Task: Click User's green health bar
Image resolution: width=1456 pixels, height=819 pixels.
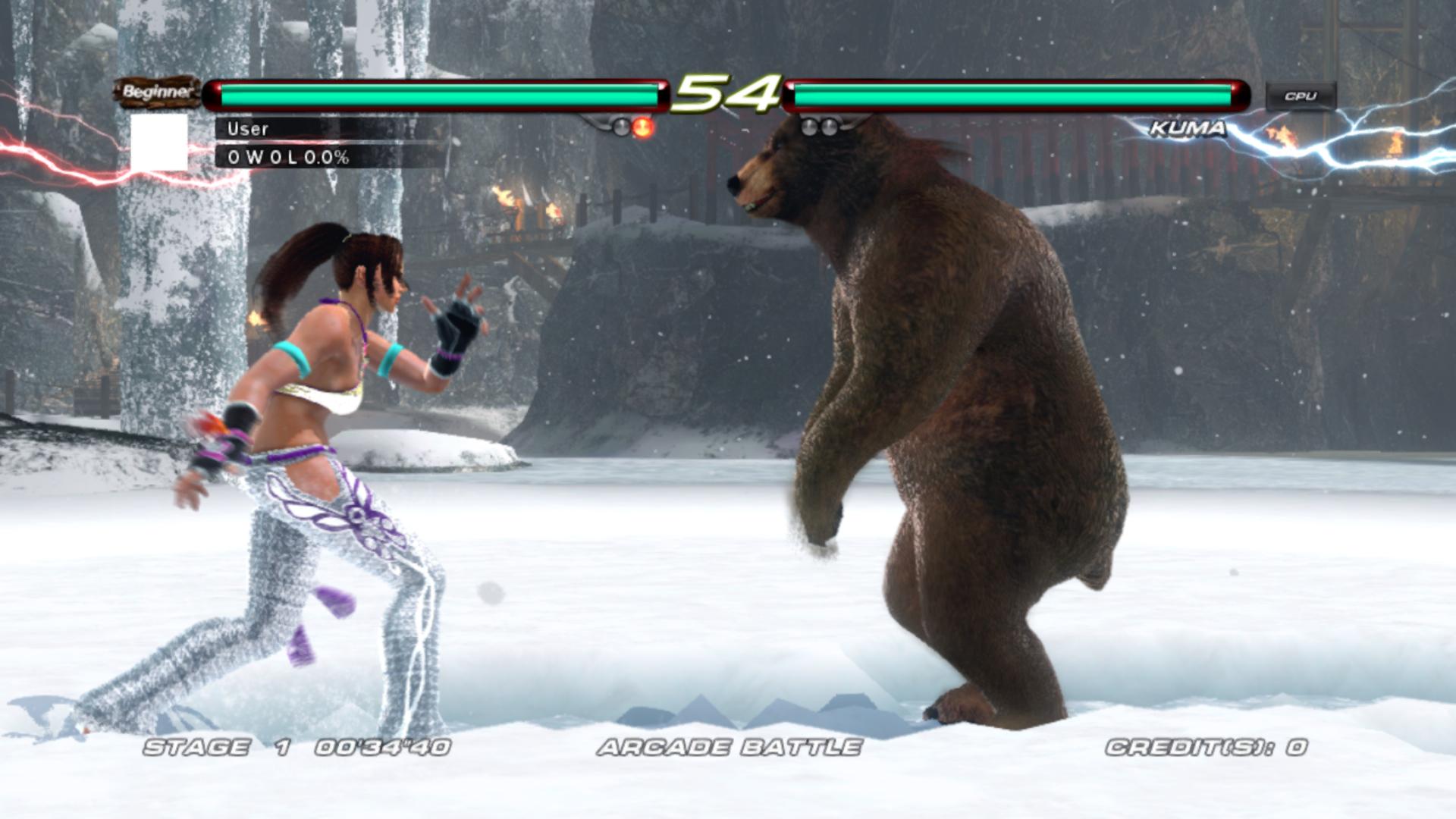Action: pos(440,93)
